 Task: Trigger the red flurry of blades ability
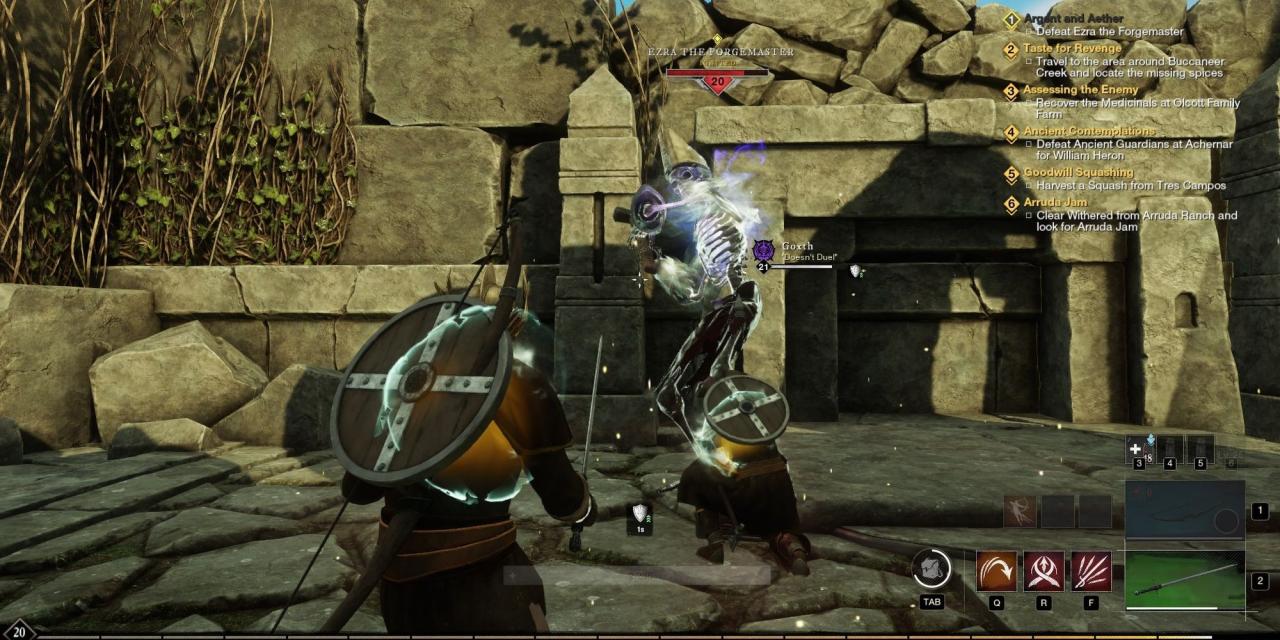click(1091, 571)
